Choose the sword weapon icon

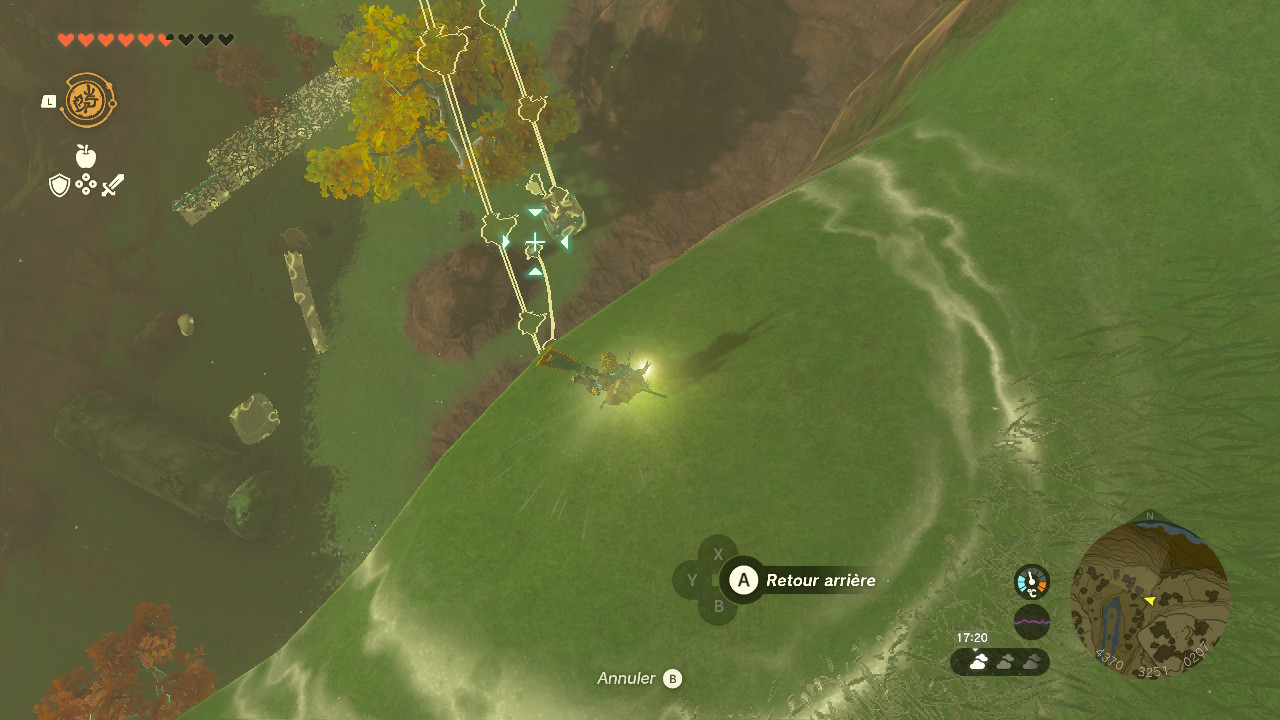tap(113, 185)
